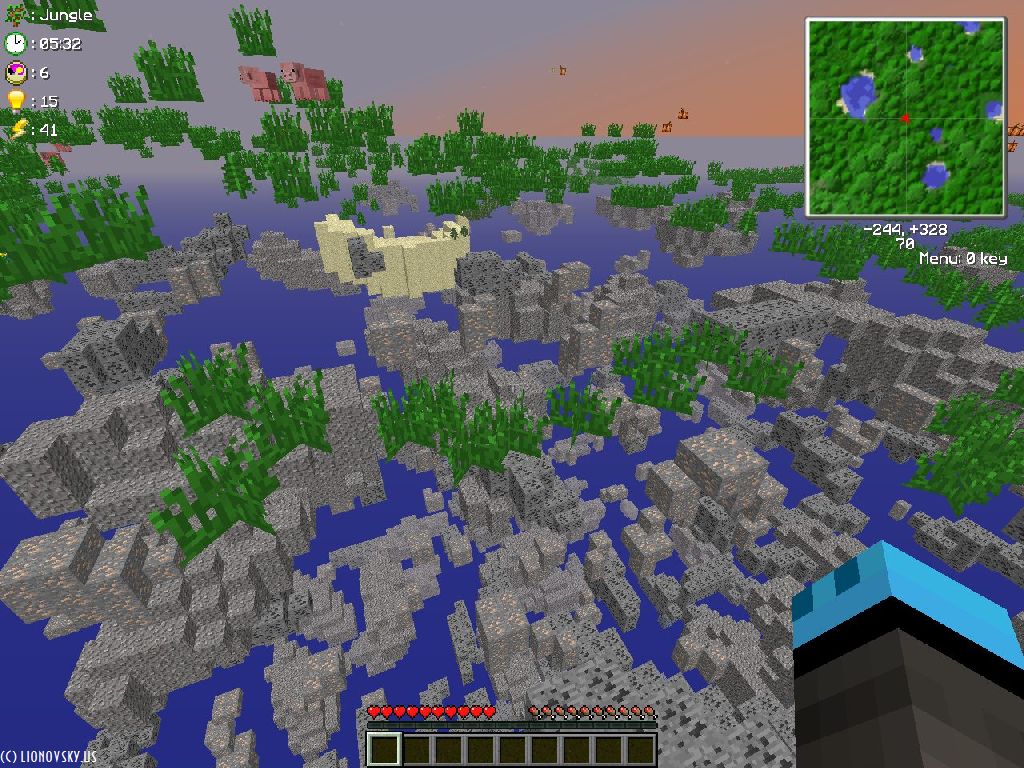Click the green clock icon
Viewport: 1024px width, 768px height.
pyautogui.click(x=15, y=43)
